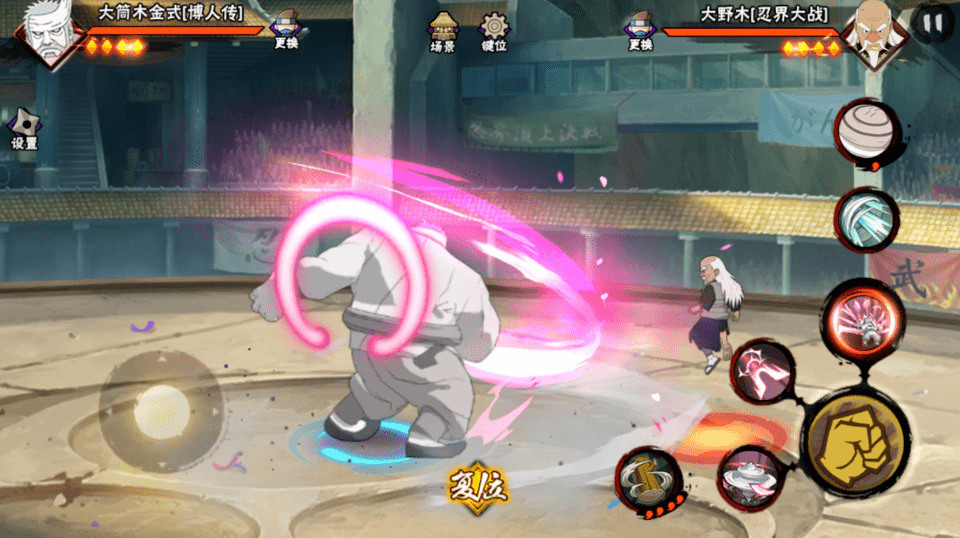Use the scroll item icon

(647, 479)
